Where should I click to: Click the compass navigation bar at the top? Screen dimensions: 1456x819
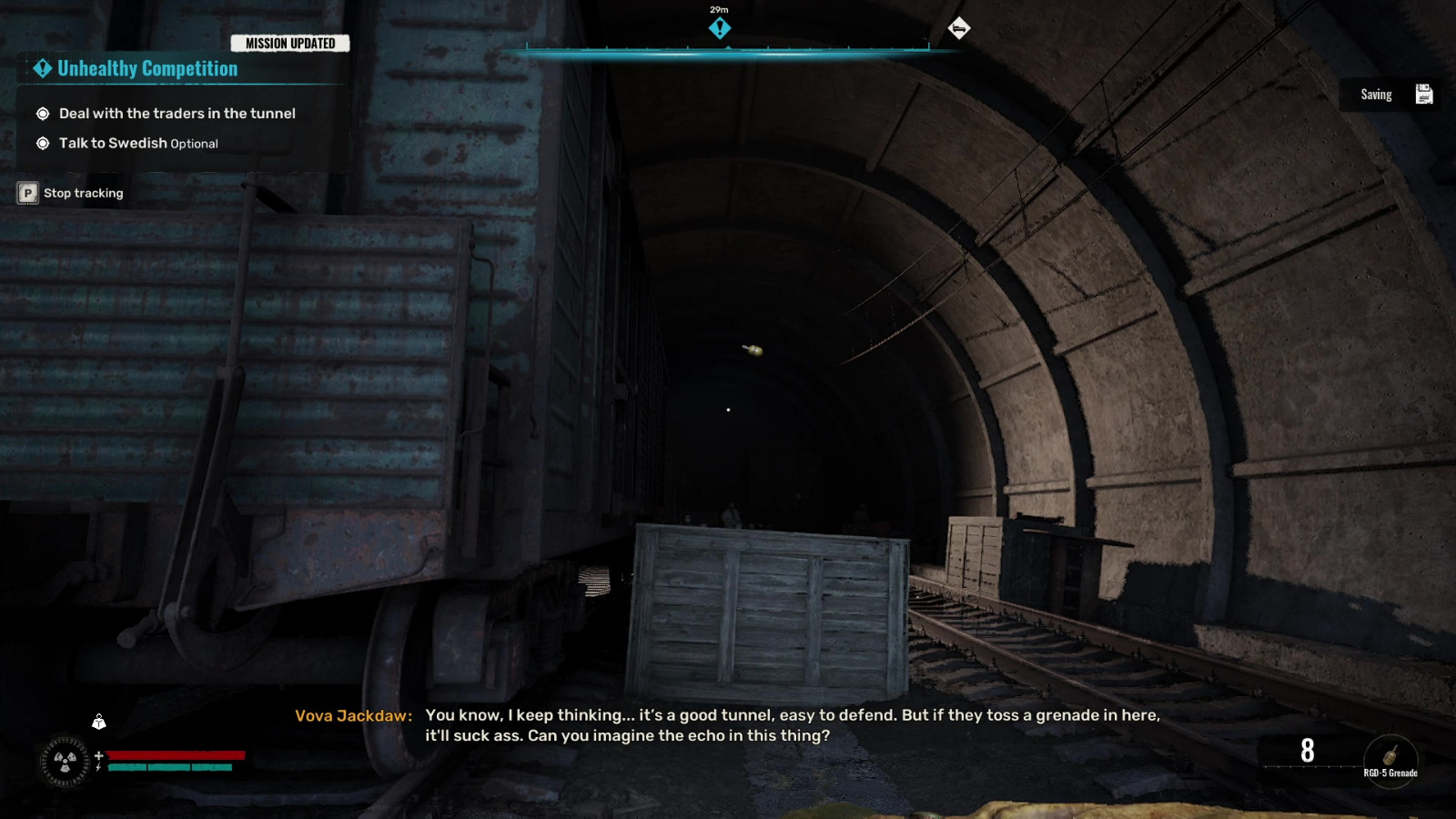point(719,52)
